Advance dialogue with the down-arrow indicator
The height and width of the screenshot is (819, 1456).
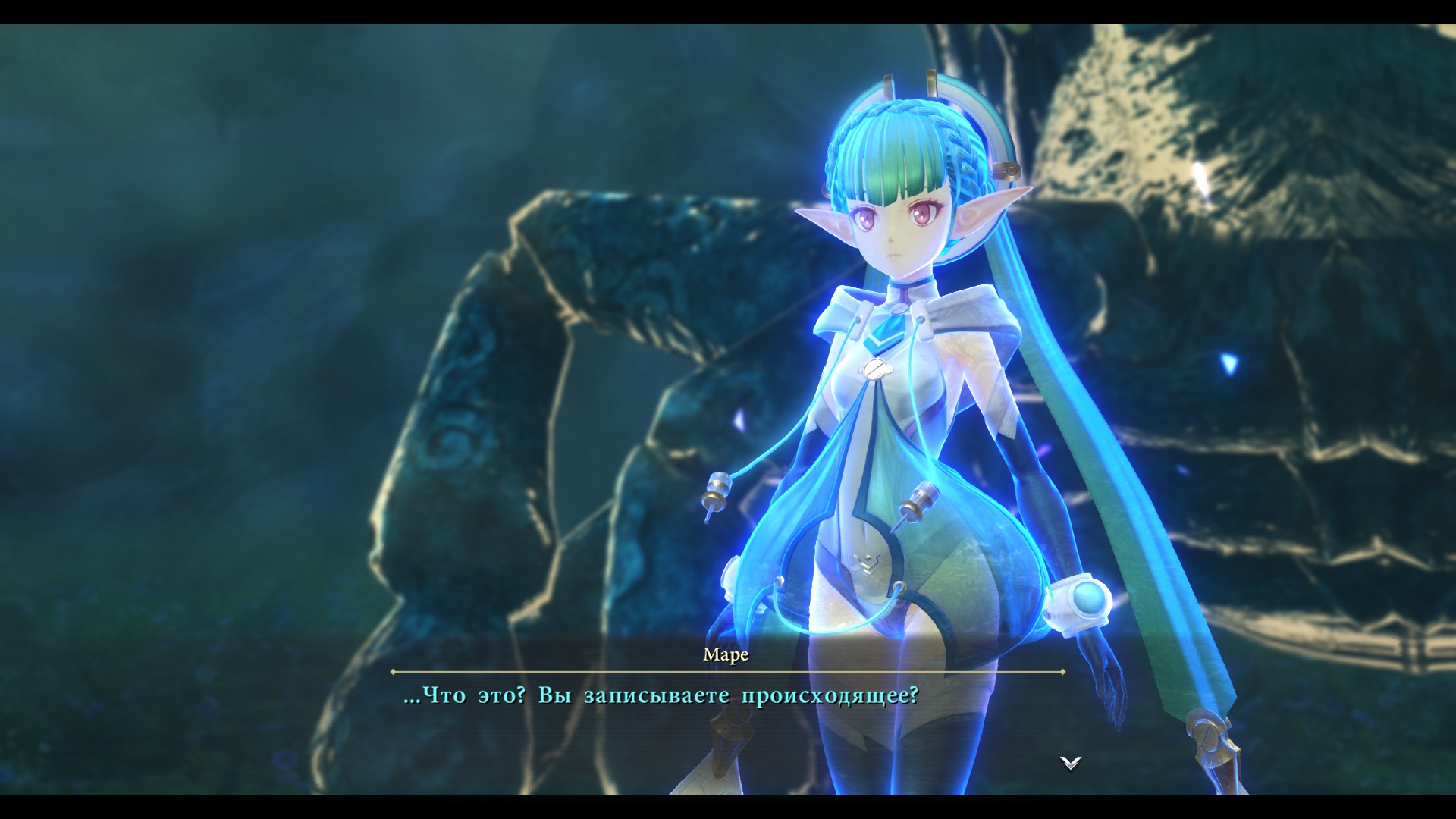coord(1070,763)
